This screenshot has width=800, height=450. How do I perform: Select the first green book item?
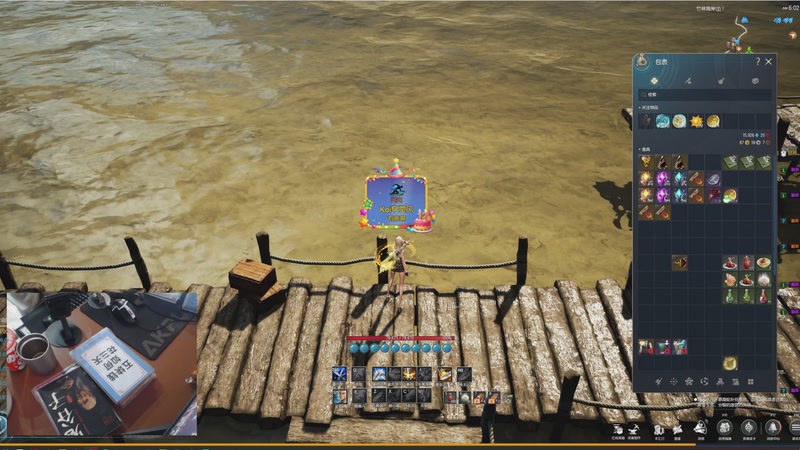[730, 162]
